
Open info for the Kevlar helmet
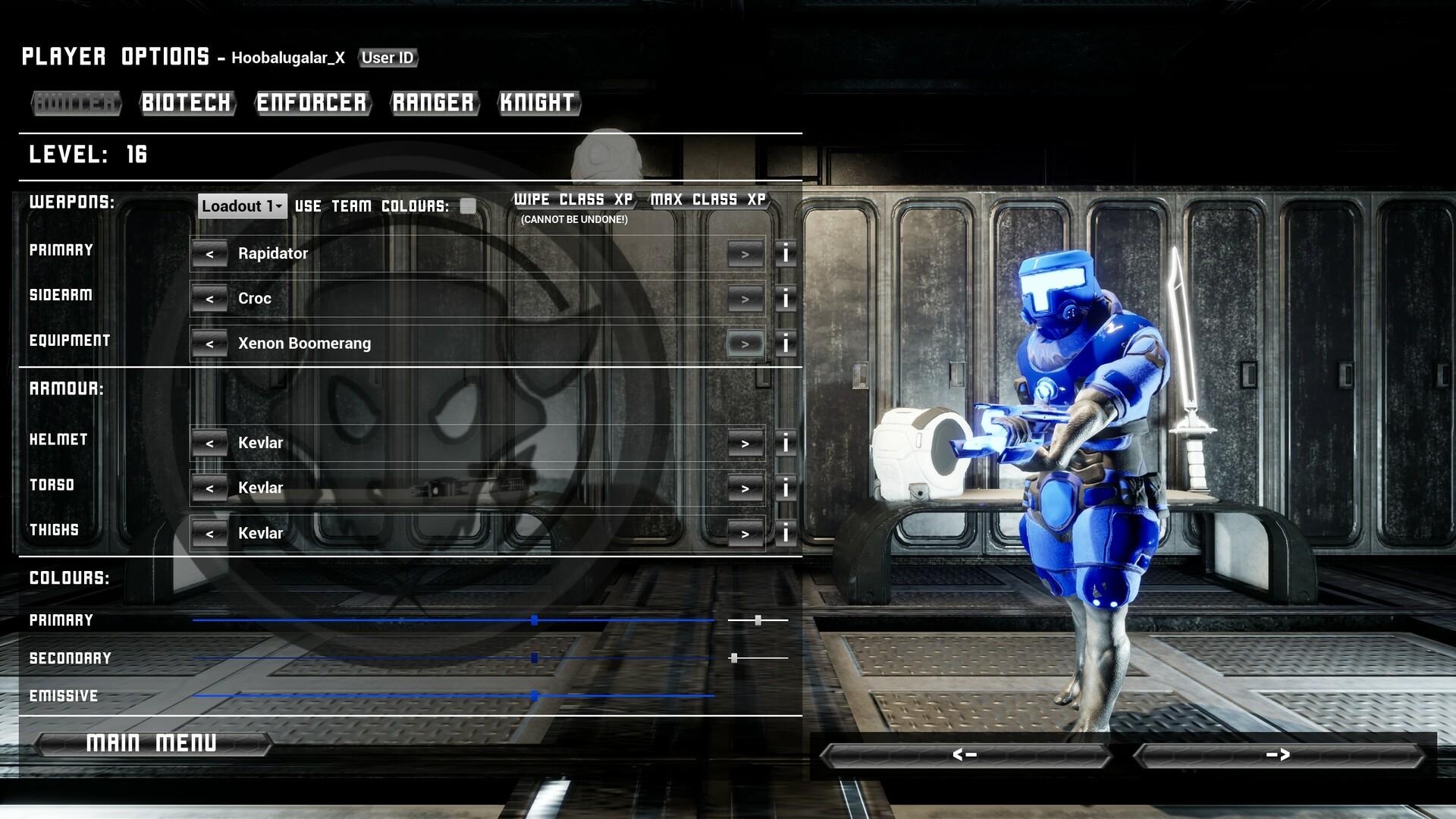tap(785, 443)
